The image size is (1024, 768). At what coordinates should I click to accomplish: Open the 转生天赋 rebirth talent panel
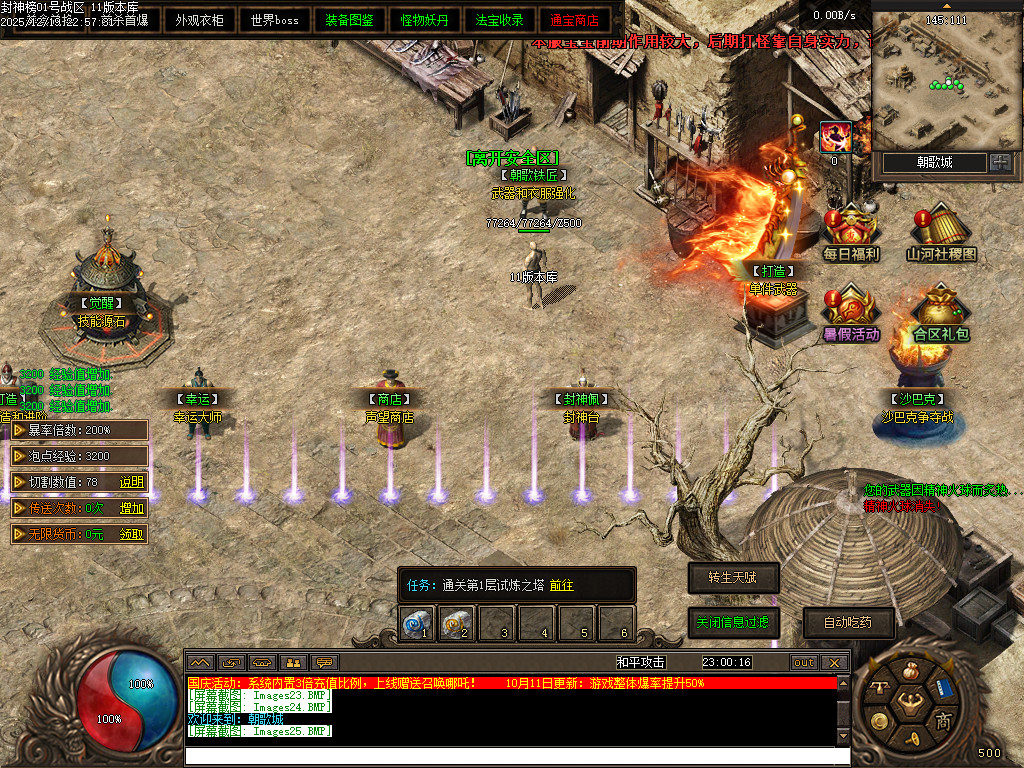pyautogui.click(x=733, y=577)
